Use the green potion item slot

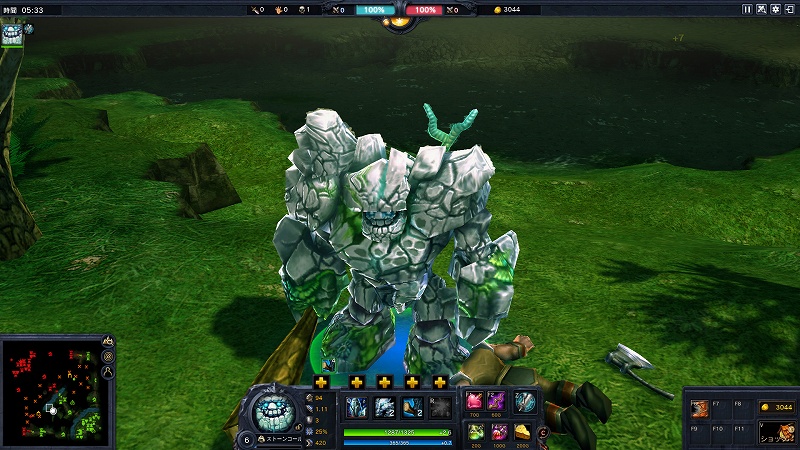pos(474,431)
